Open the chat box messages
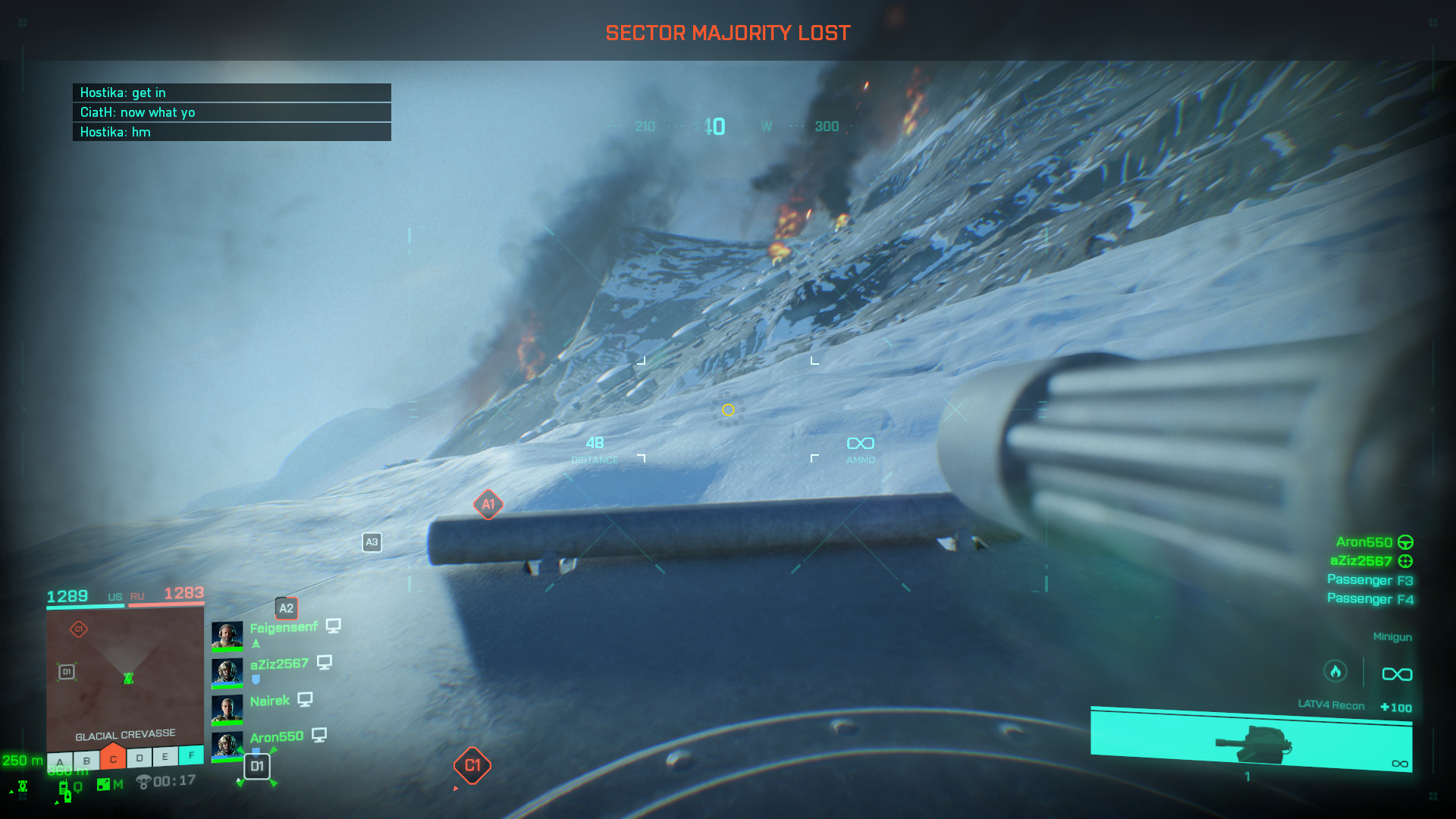Screen dimensions: 1456x819 [232, 112]
